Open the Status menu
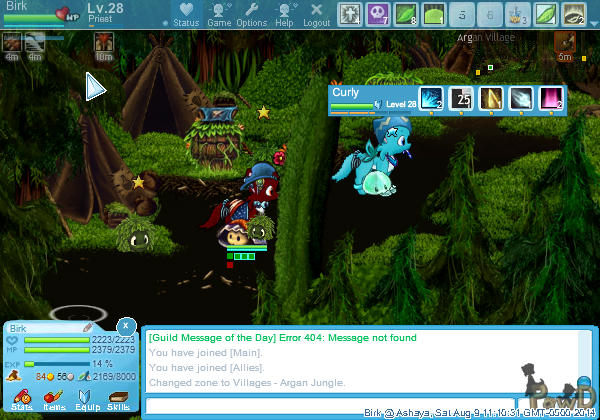 point(185,14)
